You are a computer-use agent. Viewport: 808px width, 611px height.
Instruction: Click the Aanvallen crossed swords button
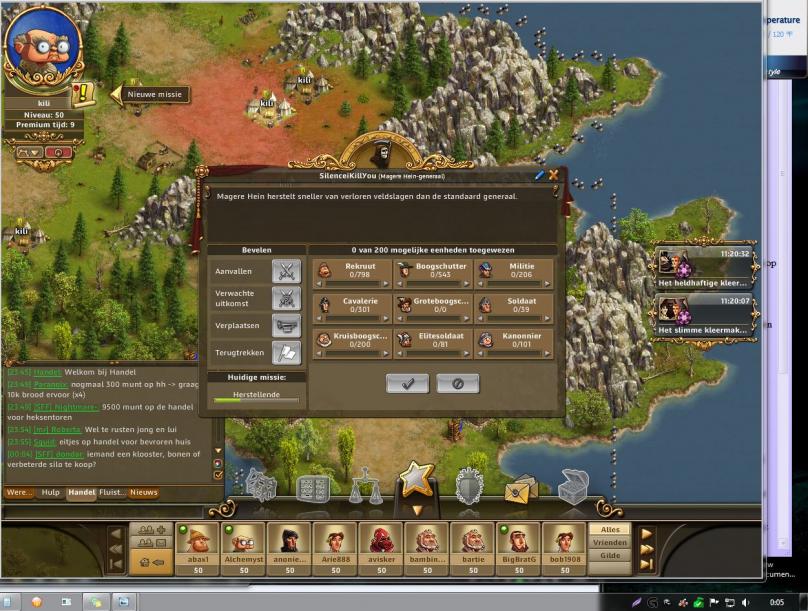286,271
